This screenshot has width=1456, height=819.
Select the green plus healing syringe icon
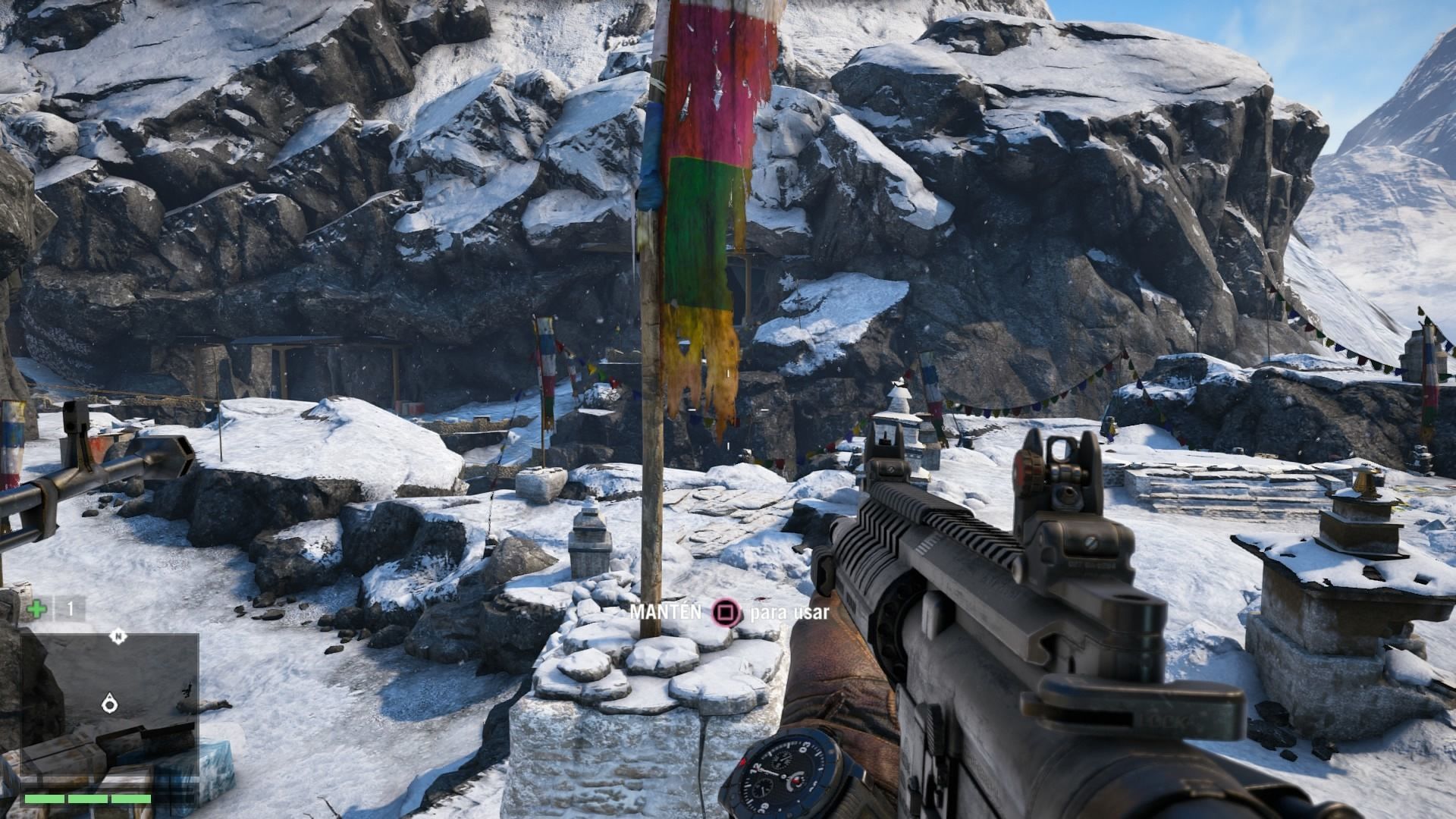(x=35, y=609)
